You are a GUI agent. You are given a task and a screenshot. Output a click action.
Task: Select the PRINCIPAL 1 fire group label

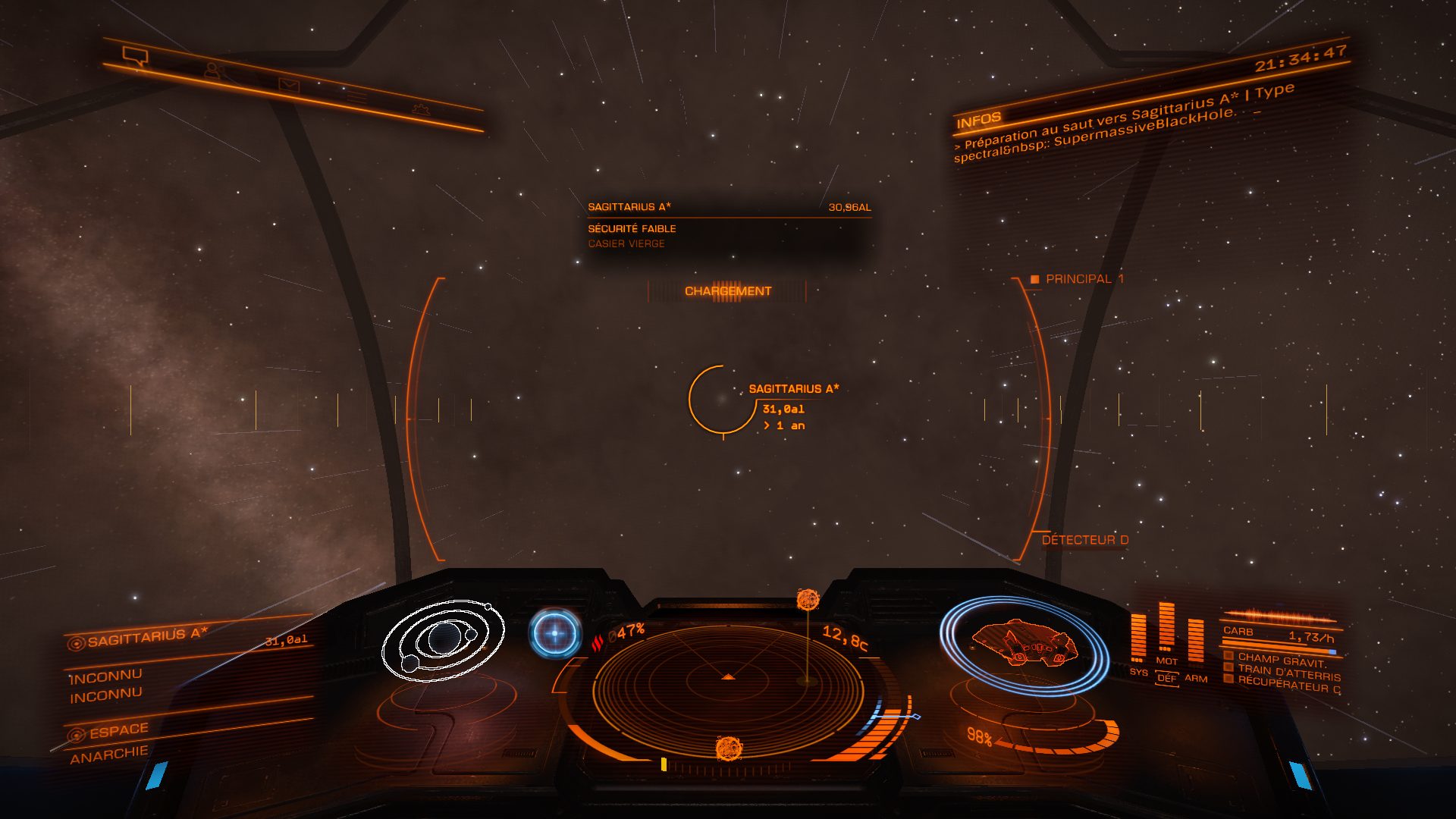click(1084, 279)
